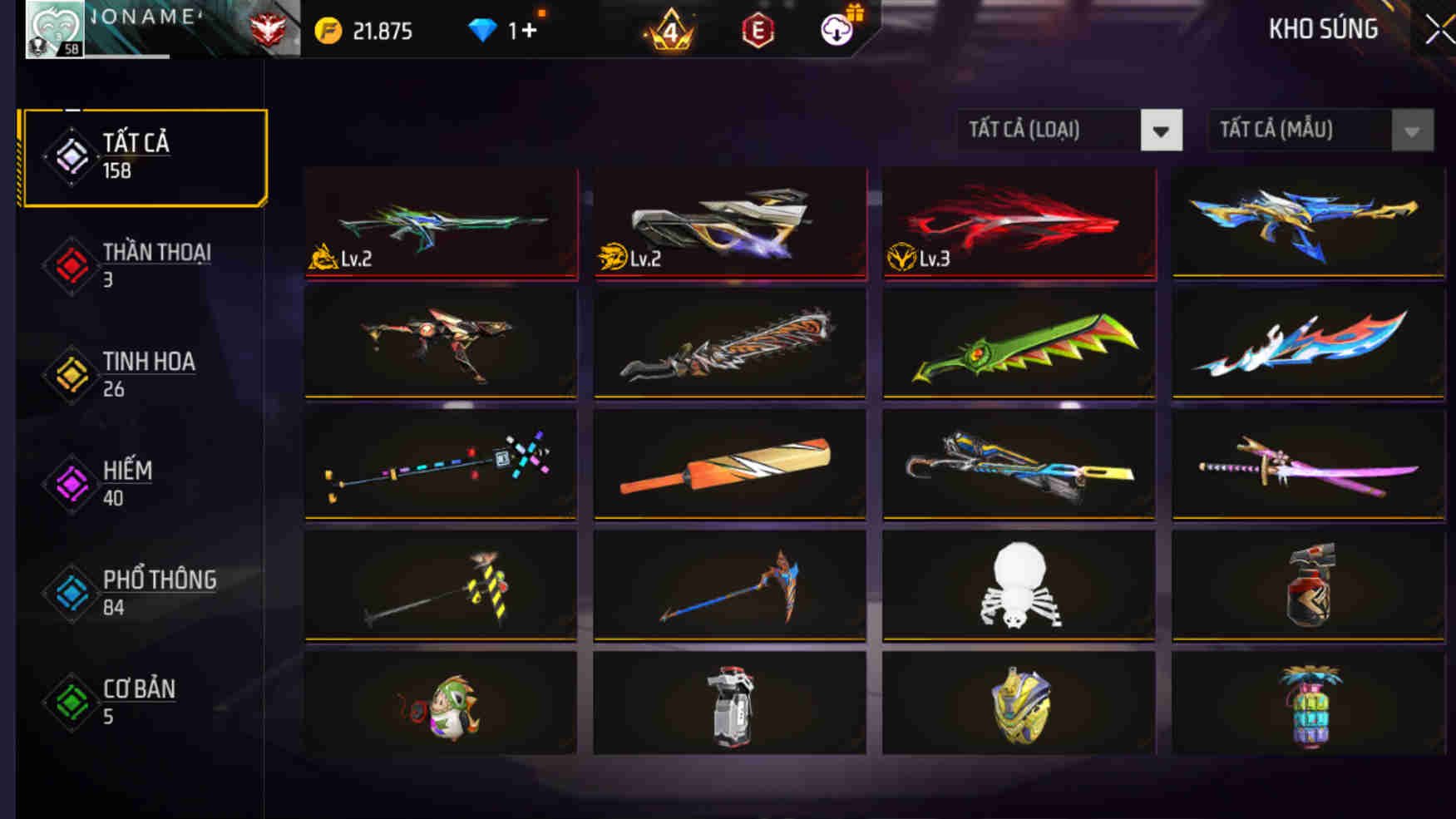This screenshot has width=1456, height=819.
Task: Select the orange cricket bat thumbnail
Action: pos(729,464)
